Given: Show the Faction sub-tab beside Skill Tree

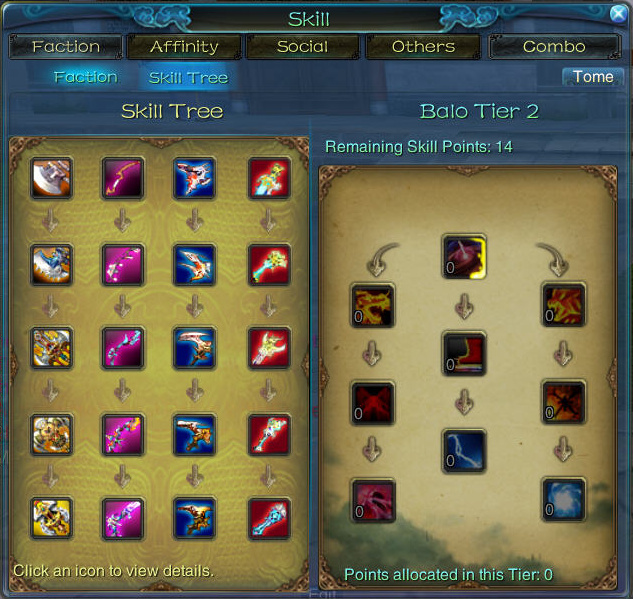Looking at the screenshot, I should coord(86,77).
